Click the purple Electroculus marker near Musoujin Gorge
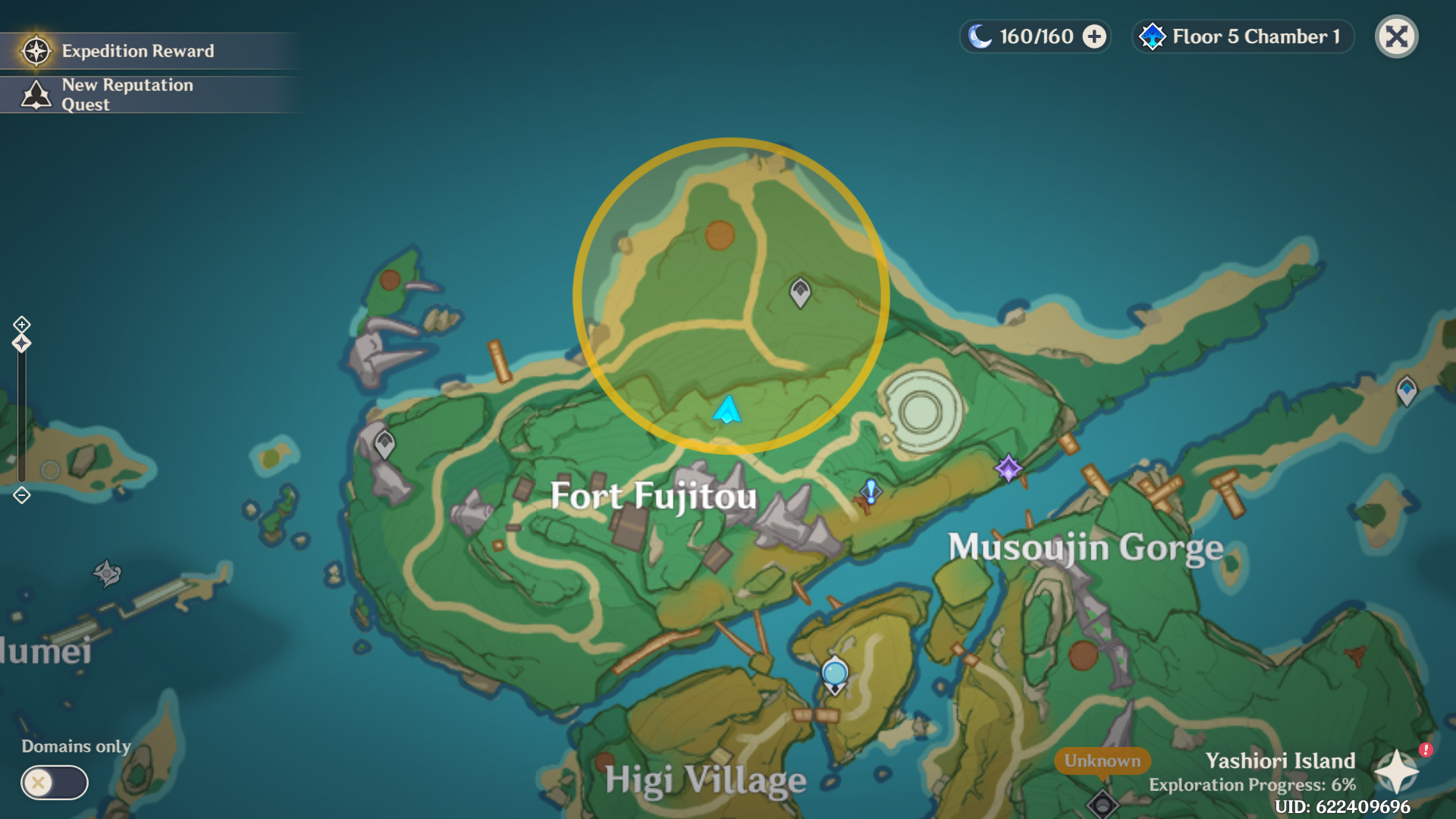 click(1009, 466)
